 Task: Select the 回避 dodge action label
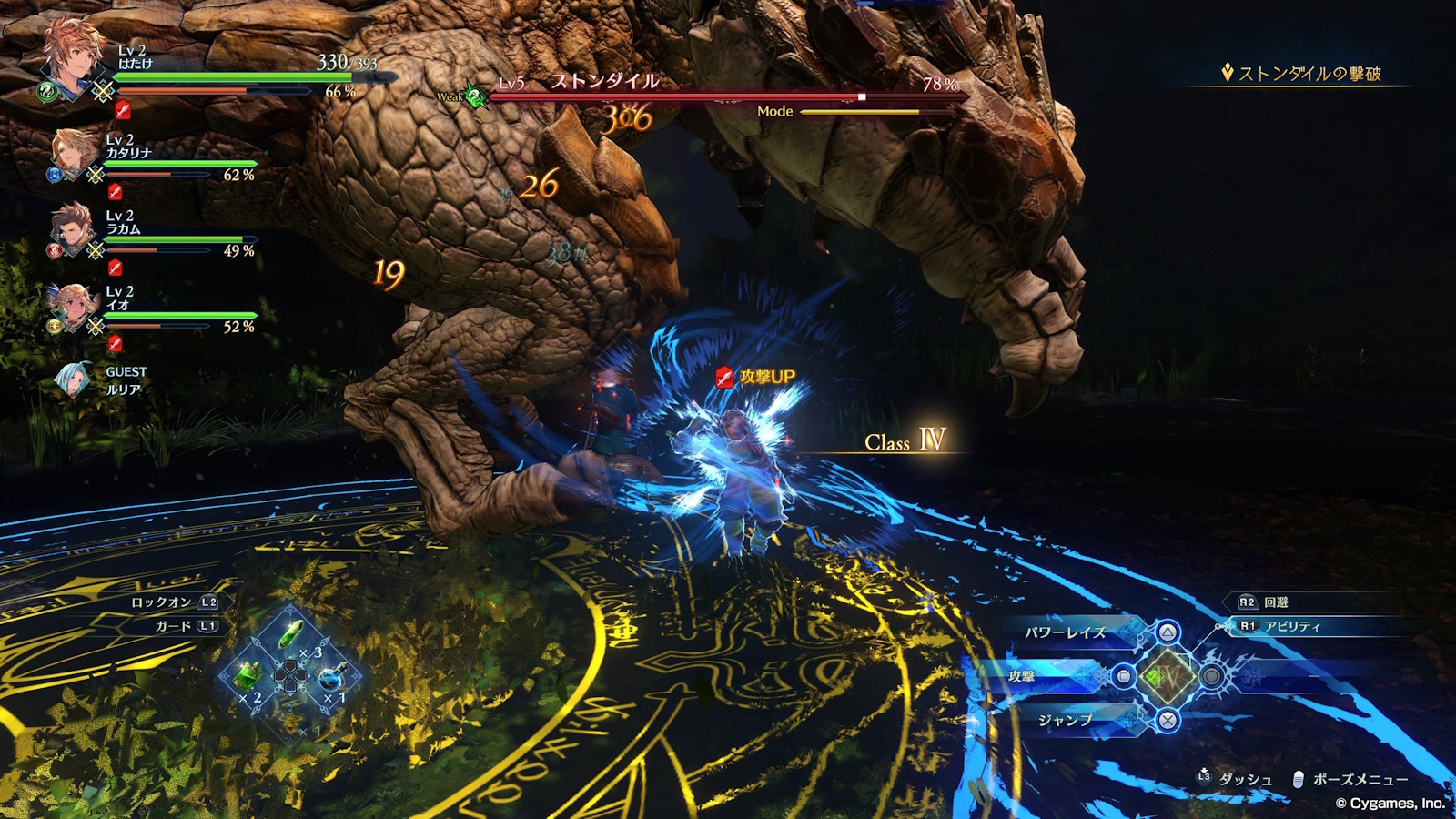1276,602
